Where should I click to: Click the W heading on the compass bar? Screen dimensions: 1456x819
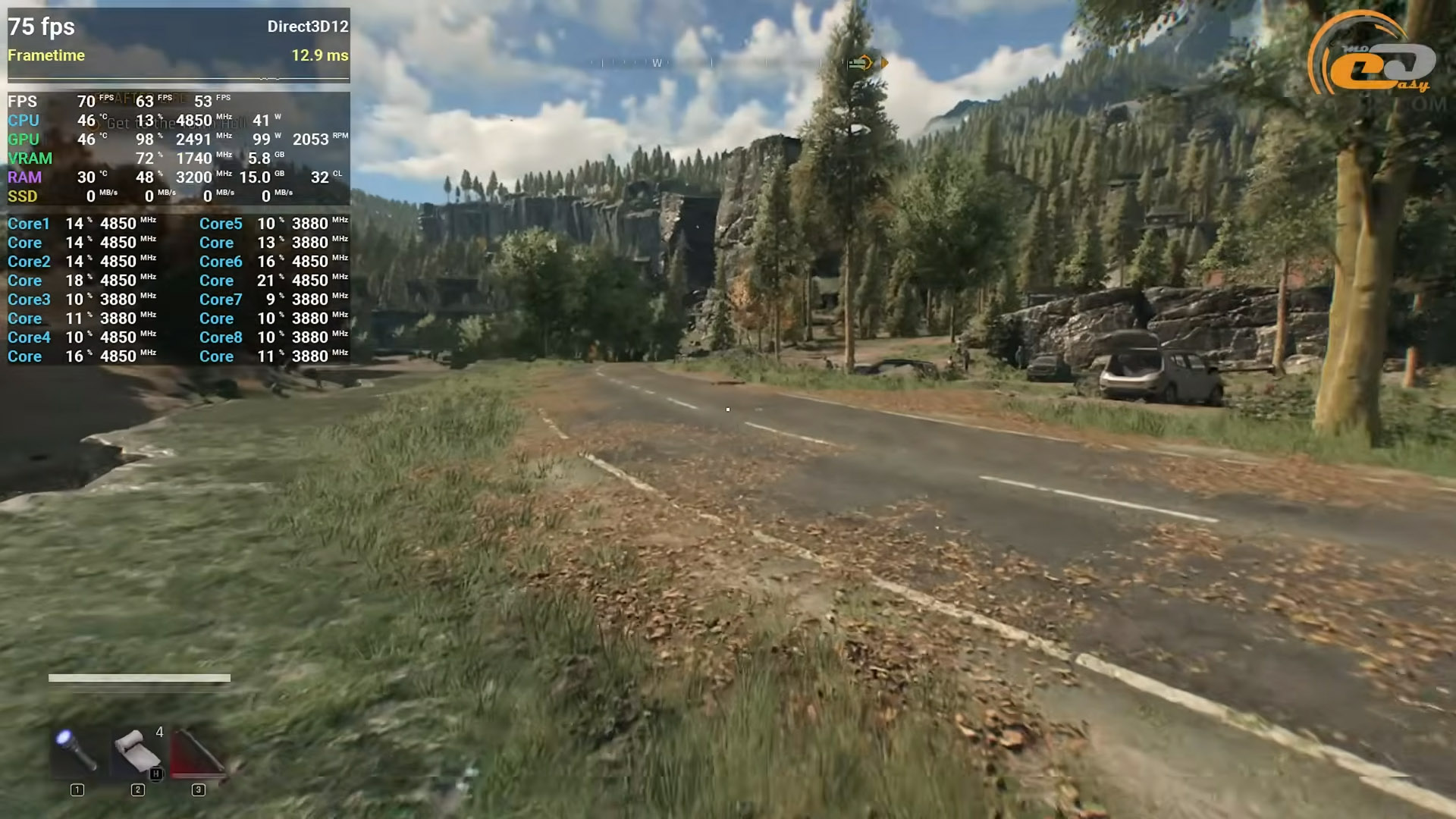(657, 63)
